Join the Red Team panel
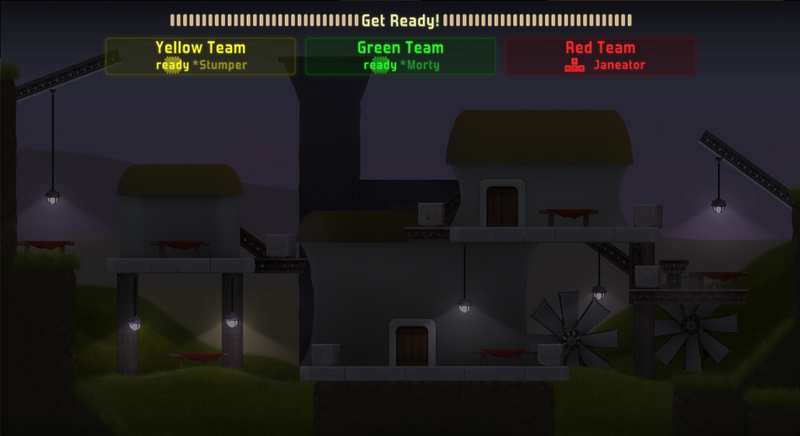Image resolution: width=800 pixels, height=436 pixels. 600,56
